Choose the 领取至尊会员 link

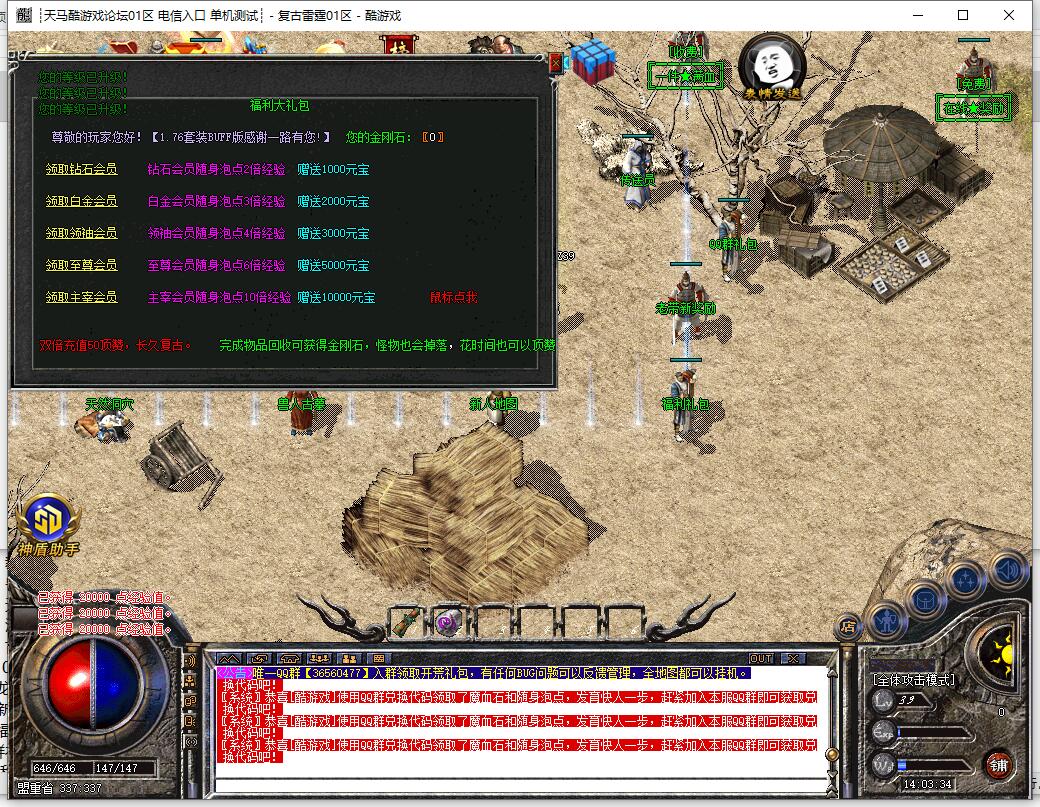pyautogui.click(x=81, y=265)
